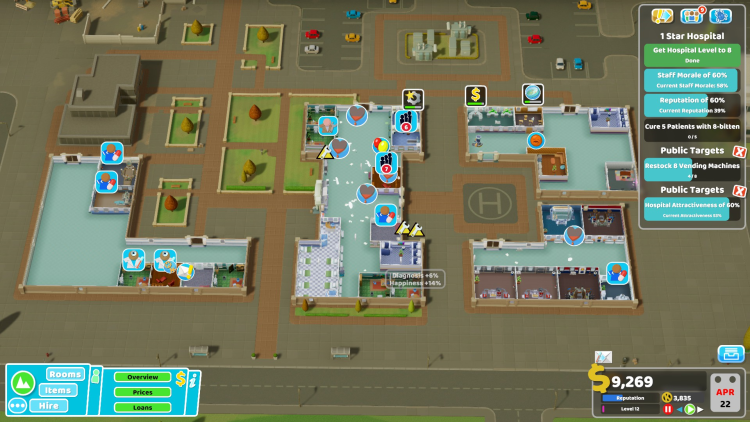The height and width of the screenshot is (422, 750).
Task: Open the Prices screen
Action: 142,392
